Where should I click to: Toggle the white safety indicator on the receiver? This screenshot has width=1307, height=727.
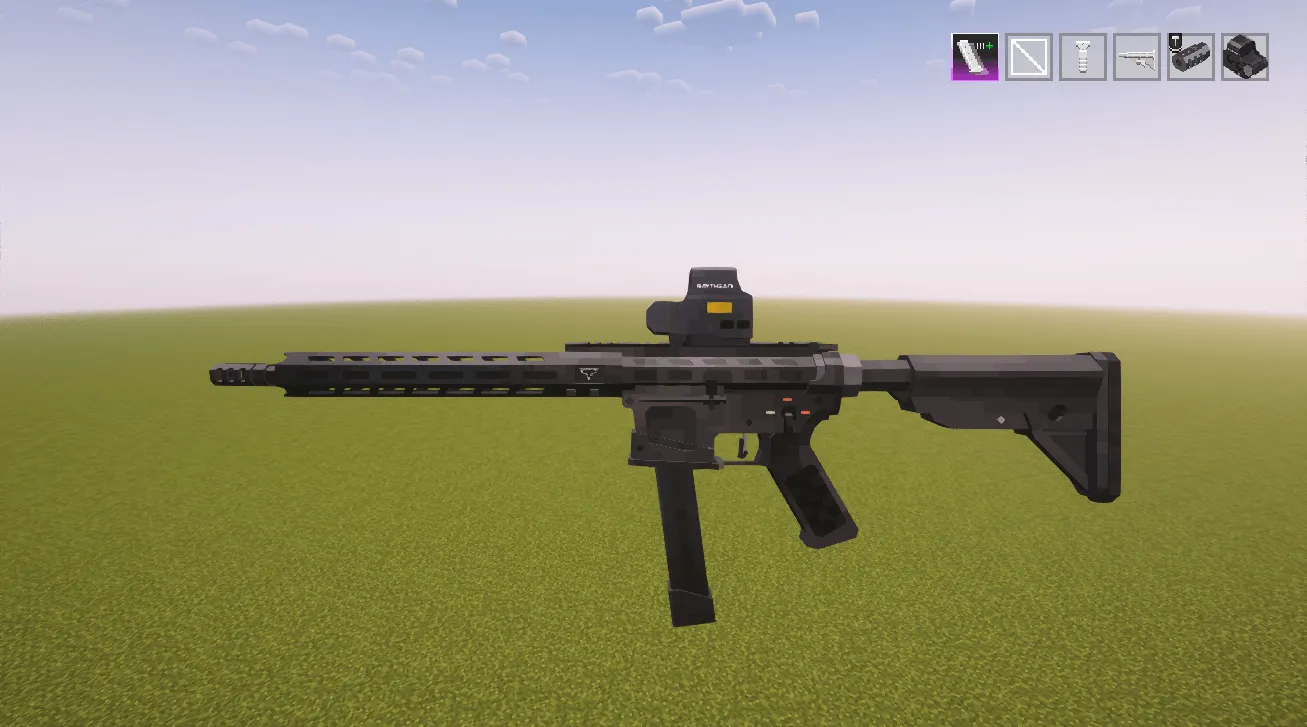[x=770, y=413]
